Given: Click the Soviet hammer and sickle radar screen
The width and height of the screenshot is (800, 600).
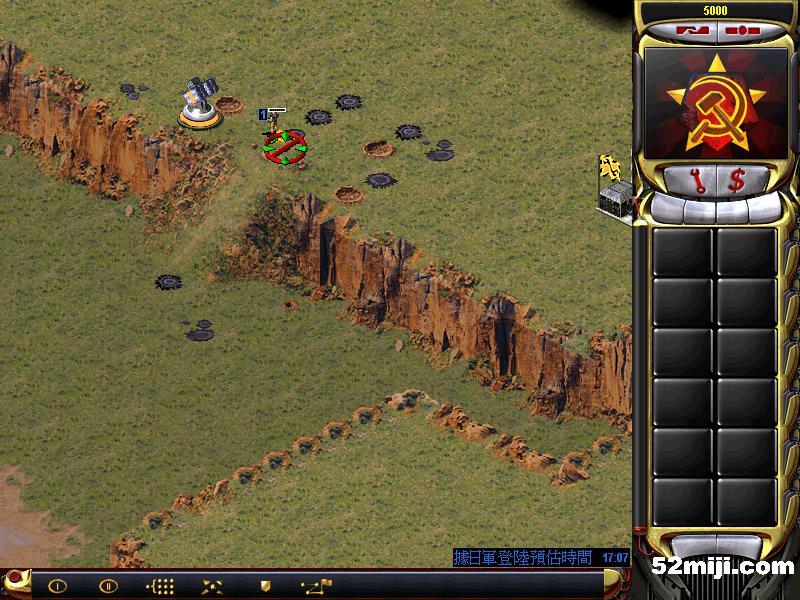Looking at the screenshot, I should tap(714, 104).
